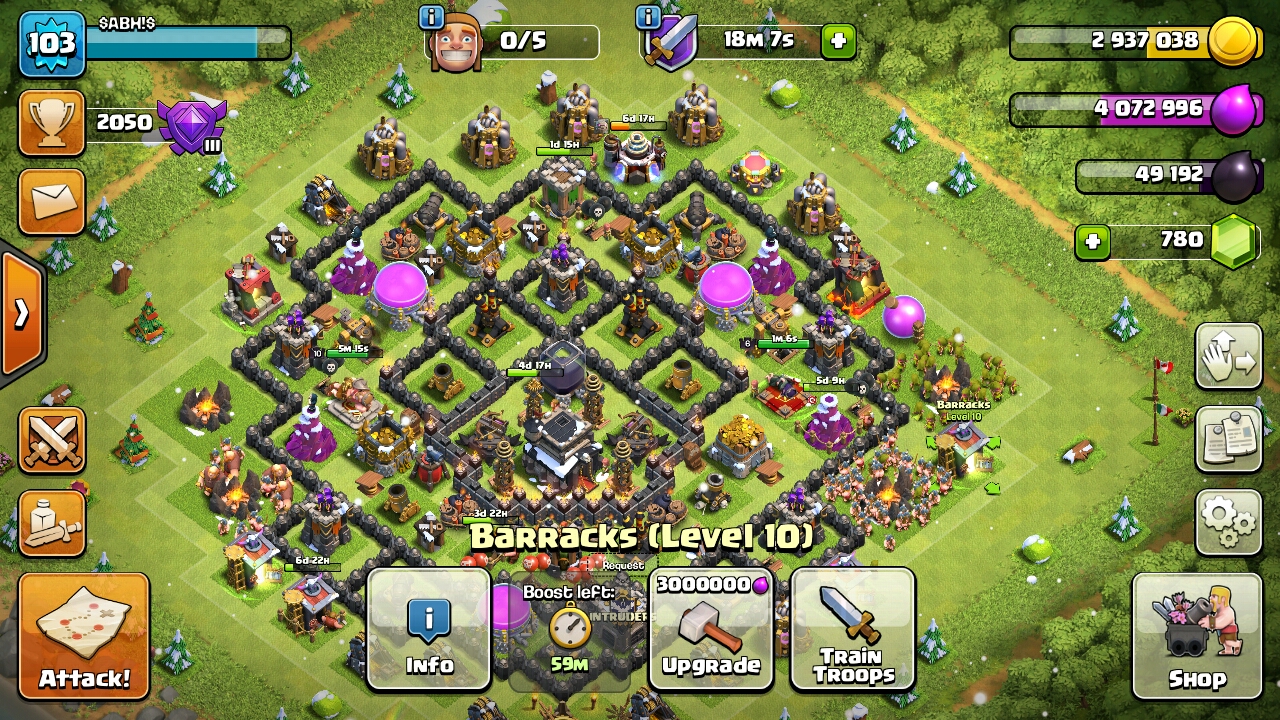Open the cannon and bottle icon button
Screen dimensions: 1280x720
pyautogui.click(x=52, y=523)
